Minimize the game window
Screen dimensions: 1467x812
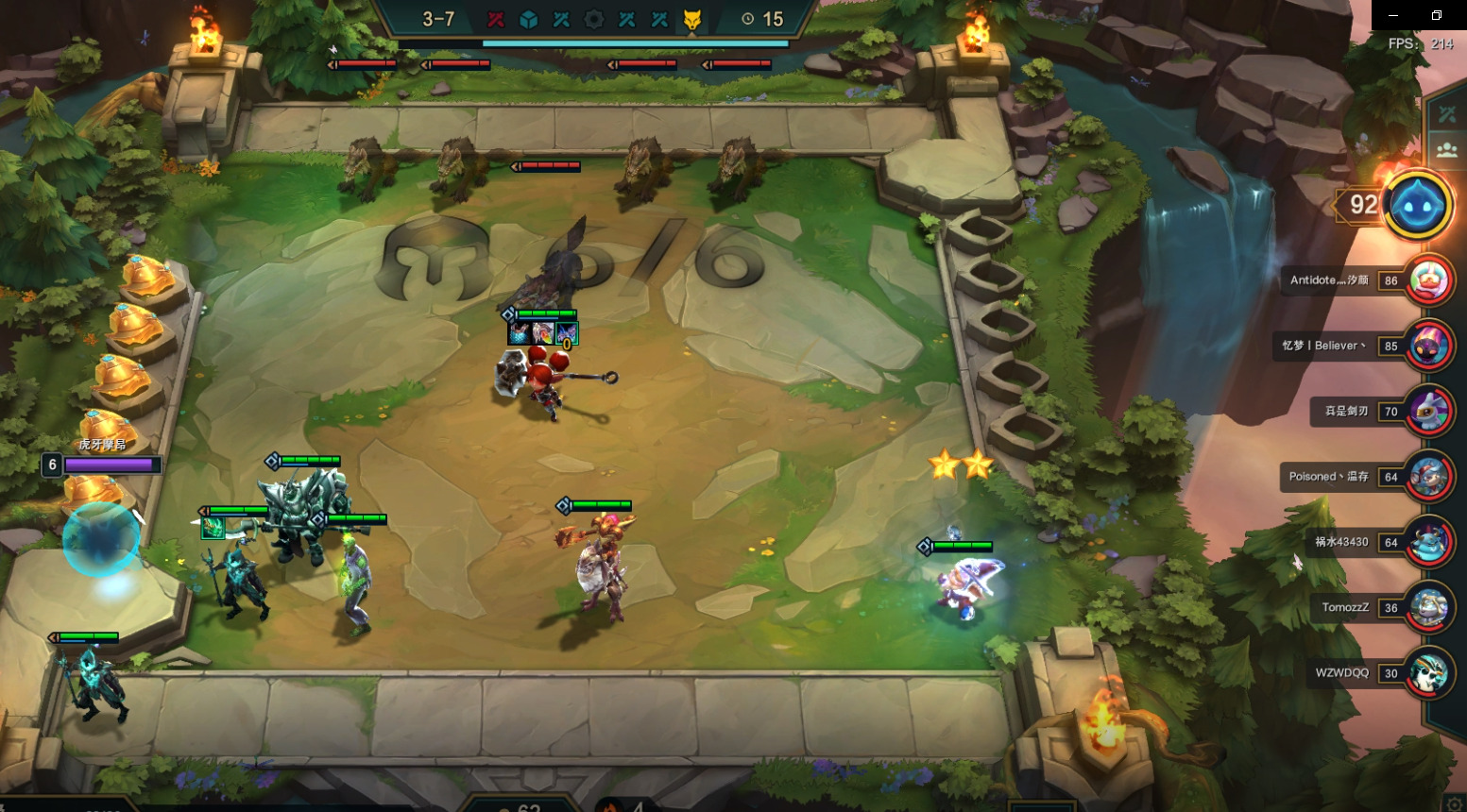[1393, 15]
